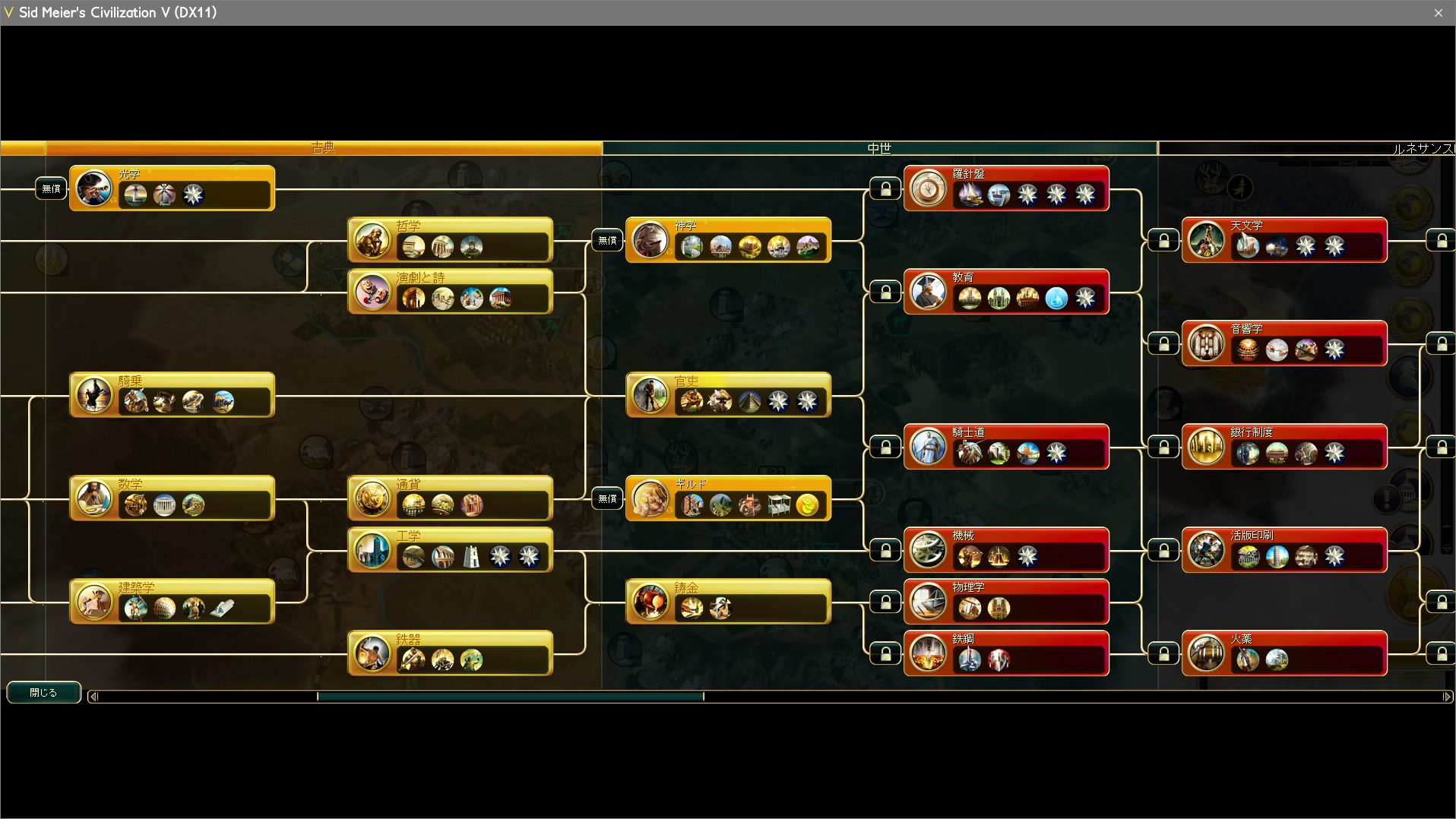The image size is (1456, 819).
Task: Select the 鋳金 technology node
Action: (x=728, y=601)
